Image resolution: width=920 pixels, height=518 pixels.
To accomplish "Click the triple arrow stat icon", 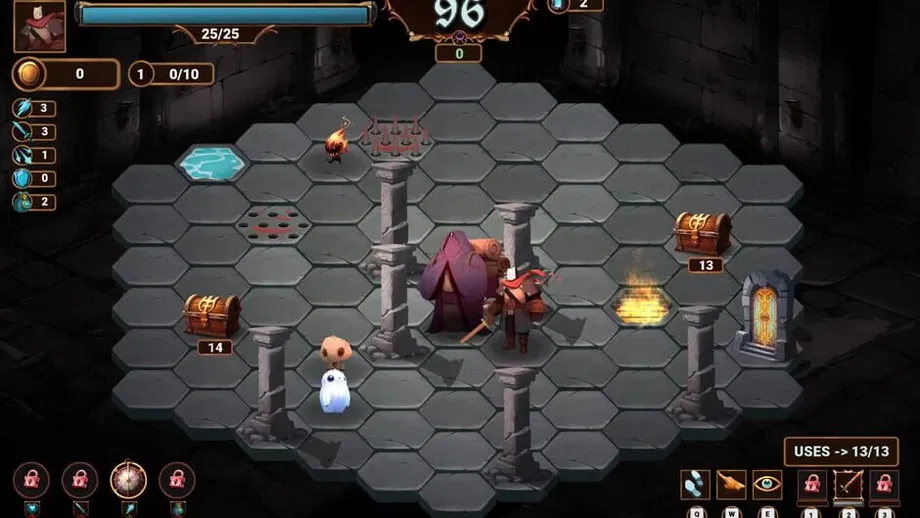I will [x=23, y=155].
